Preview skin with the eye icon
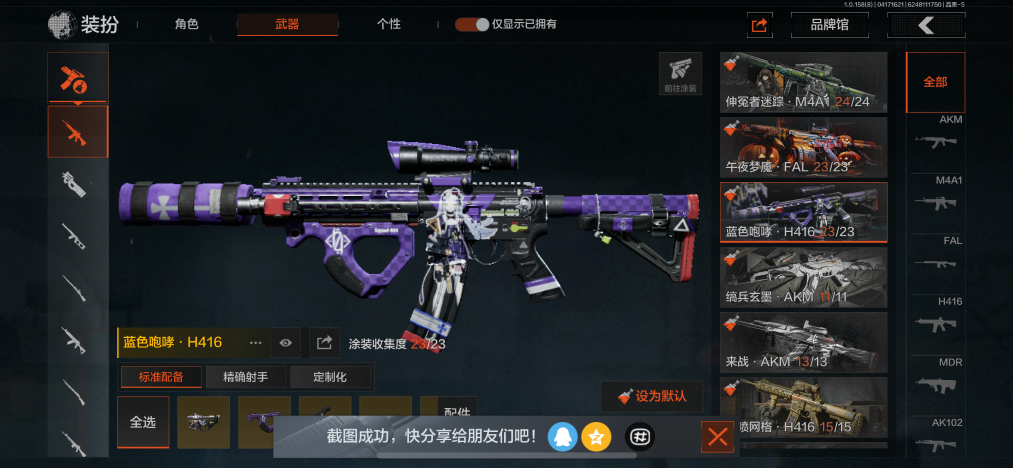1013x468 pixels. (286, 343)
